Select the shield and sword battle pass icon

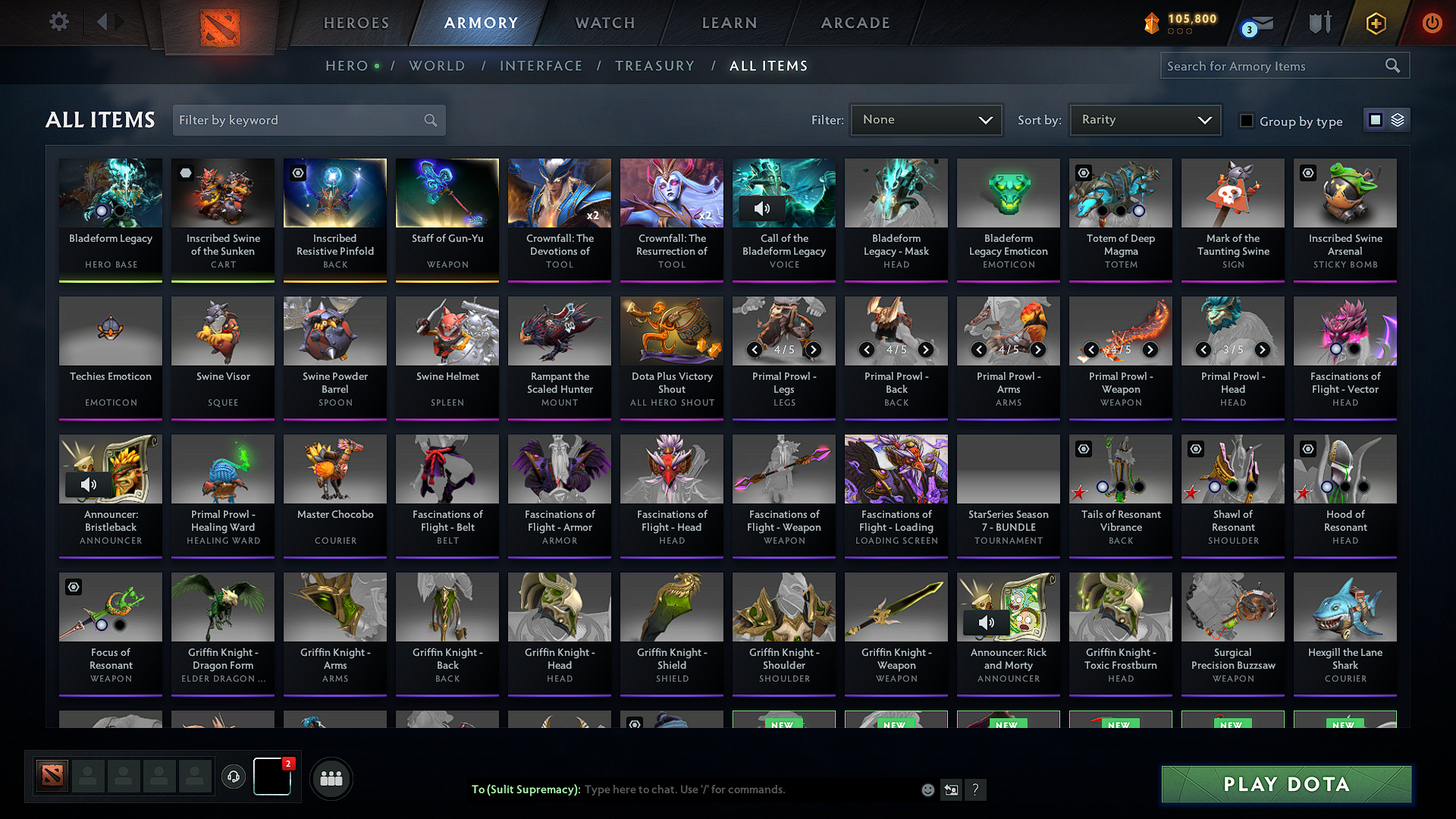pos(1319,23)
